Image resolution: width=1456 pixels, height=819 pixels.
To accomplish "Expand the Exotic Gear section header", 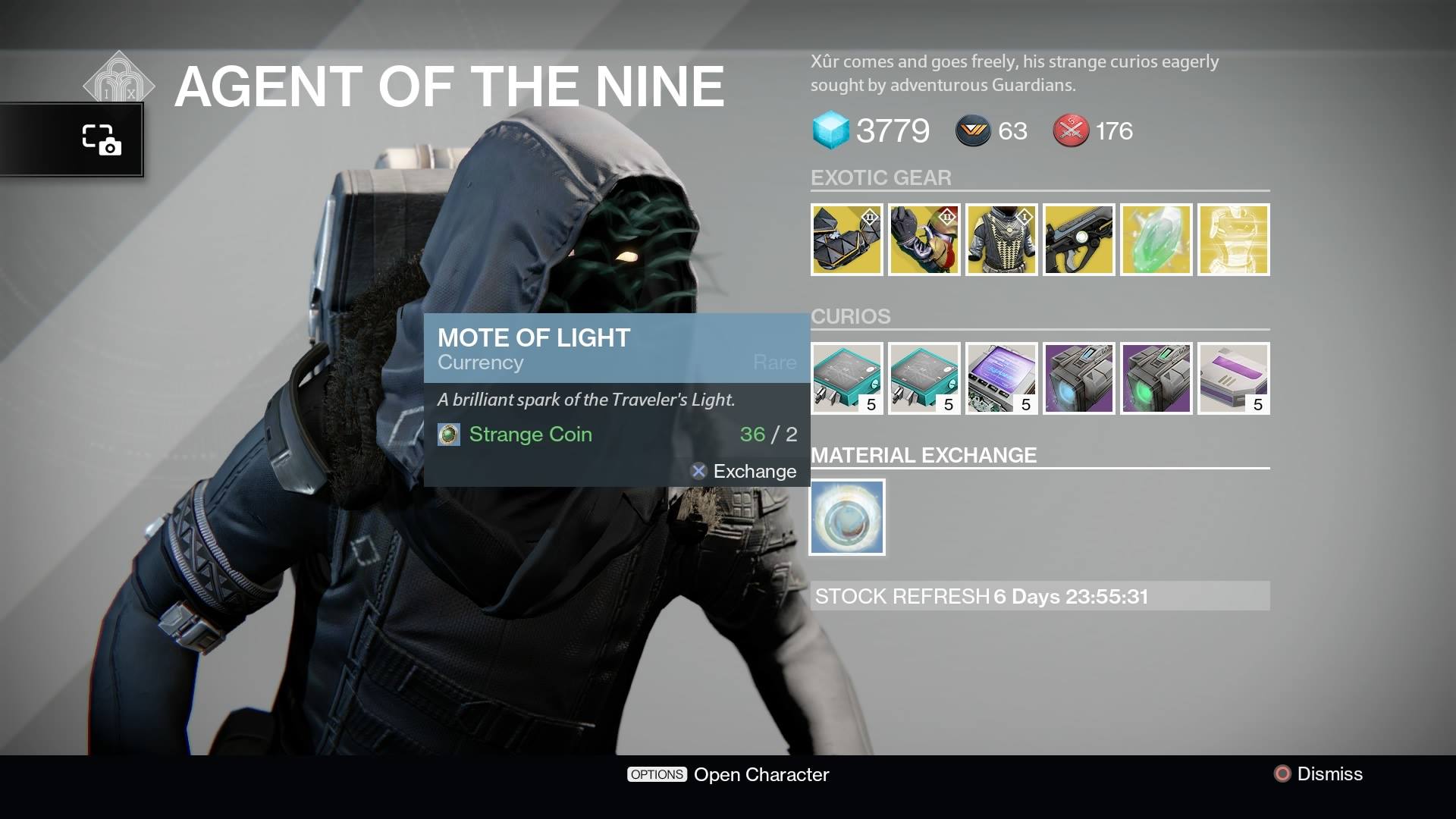I will pos(882,177).
